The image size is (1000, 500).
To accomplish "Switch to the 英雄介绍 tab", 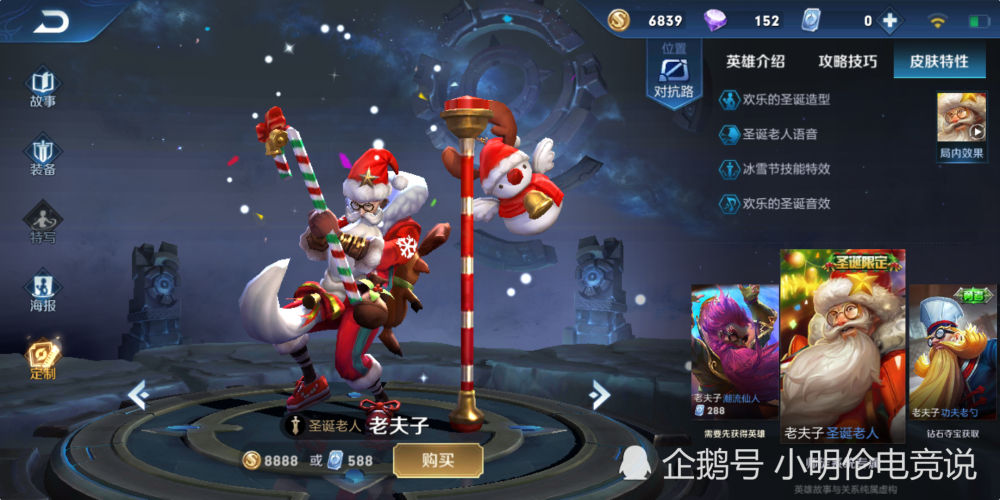I will [x=755, y=61].
